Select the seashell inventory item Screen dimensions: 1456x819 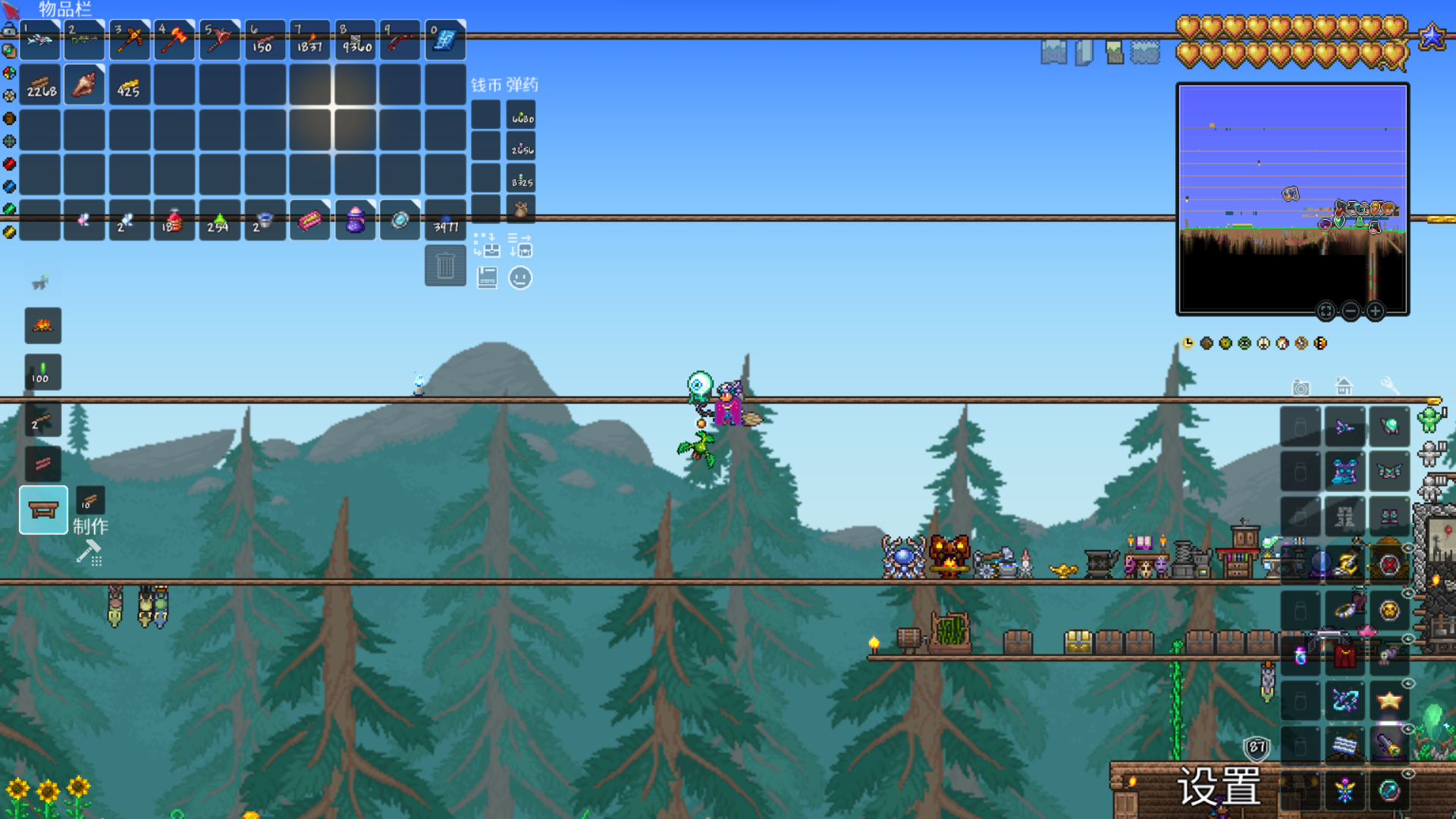(x=84, y=84)
